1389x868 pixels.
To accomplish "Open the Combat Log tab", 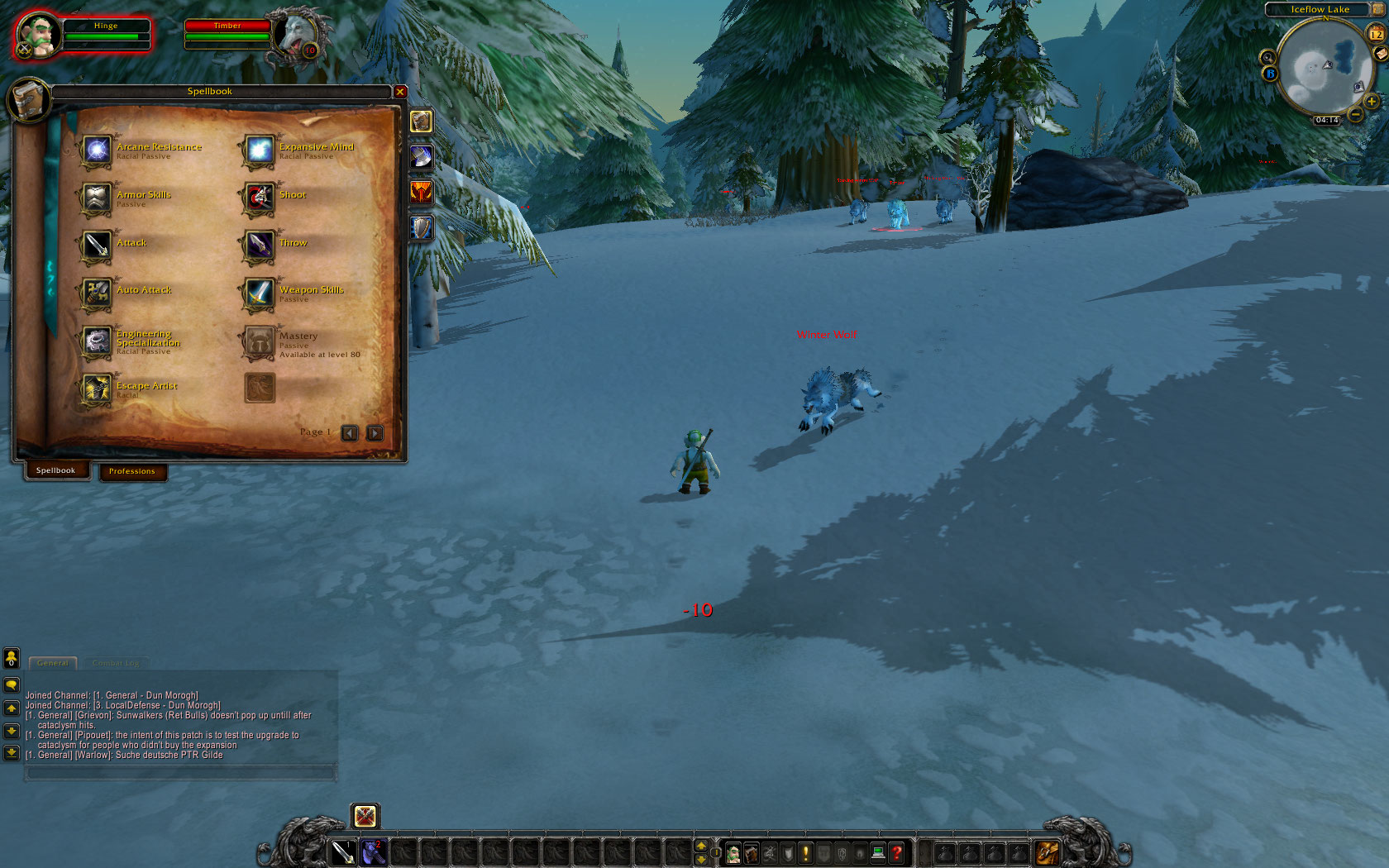I will coord(115,662).
